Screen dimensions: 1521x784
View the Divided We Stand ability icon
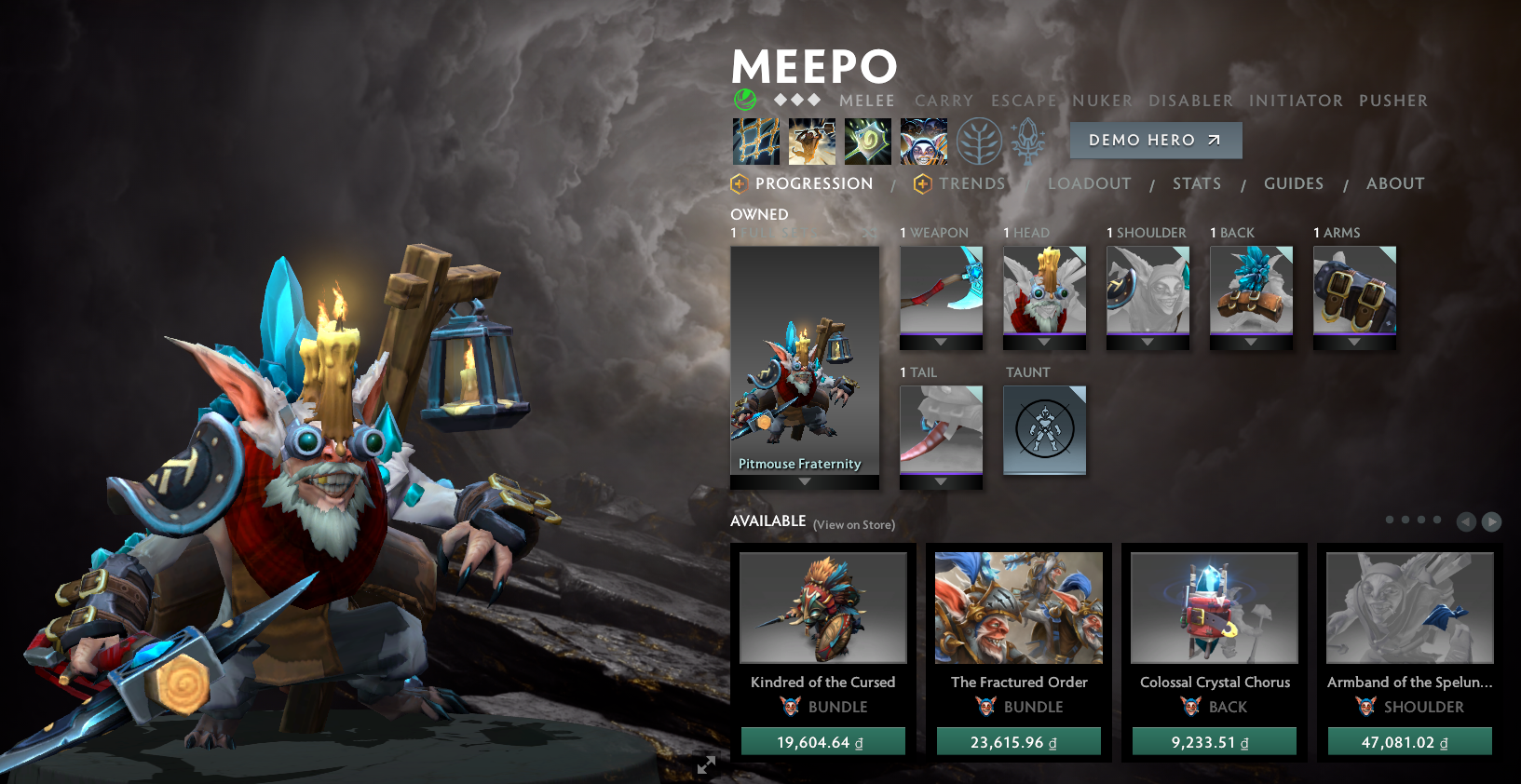pos(923,141)
